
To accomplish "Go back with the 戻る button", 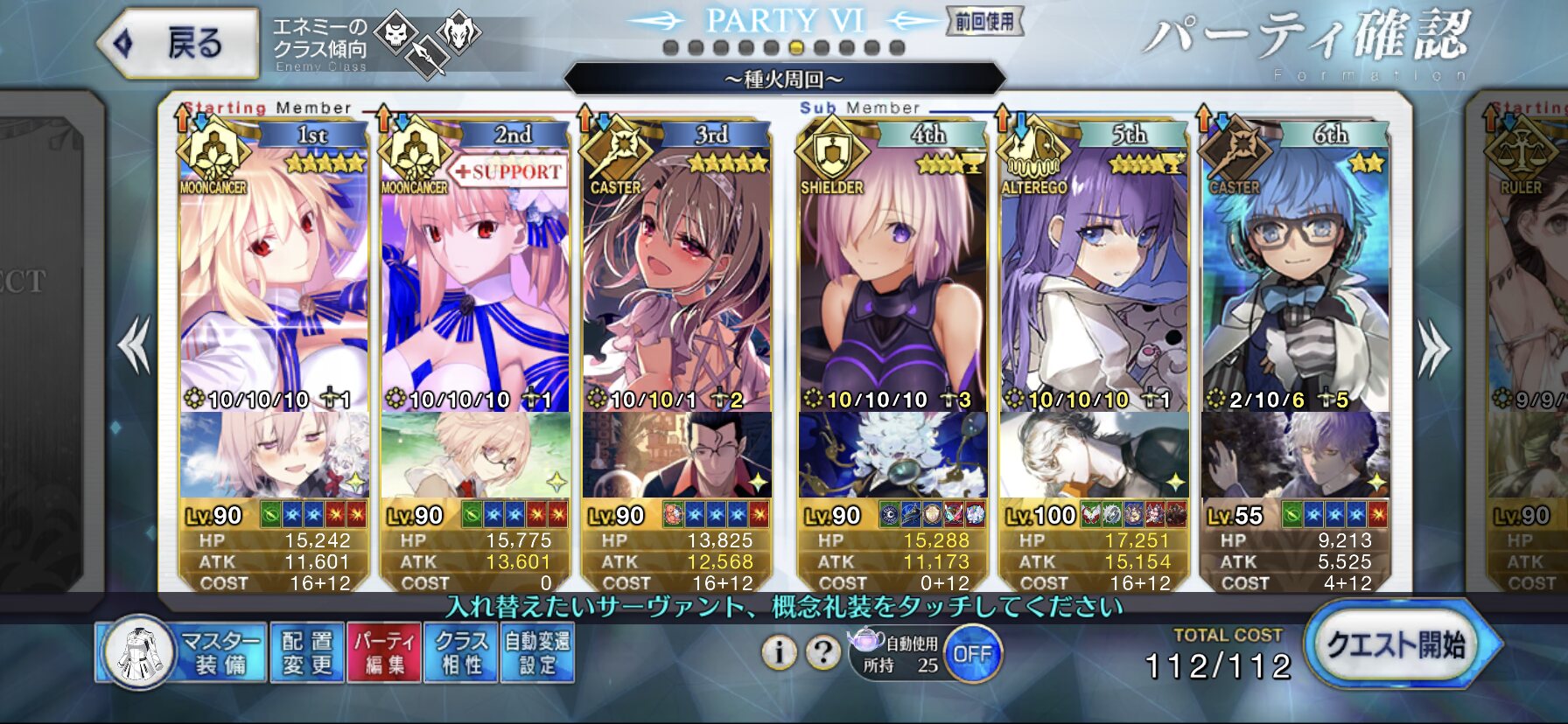I will coord(179,43).
